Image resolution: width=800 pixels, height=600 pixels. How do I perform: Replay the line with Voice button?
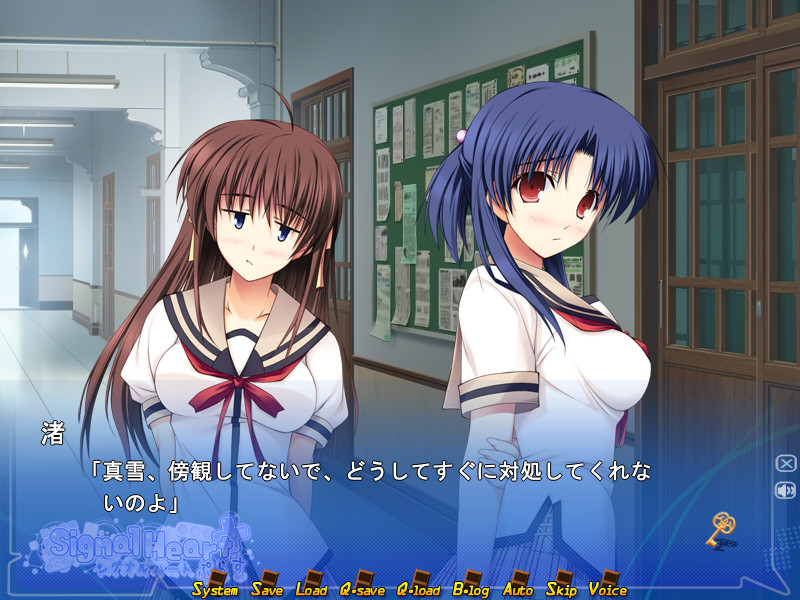tap(607, 589)
